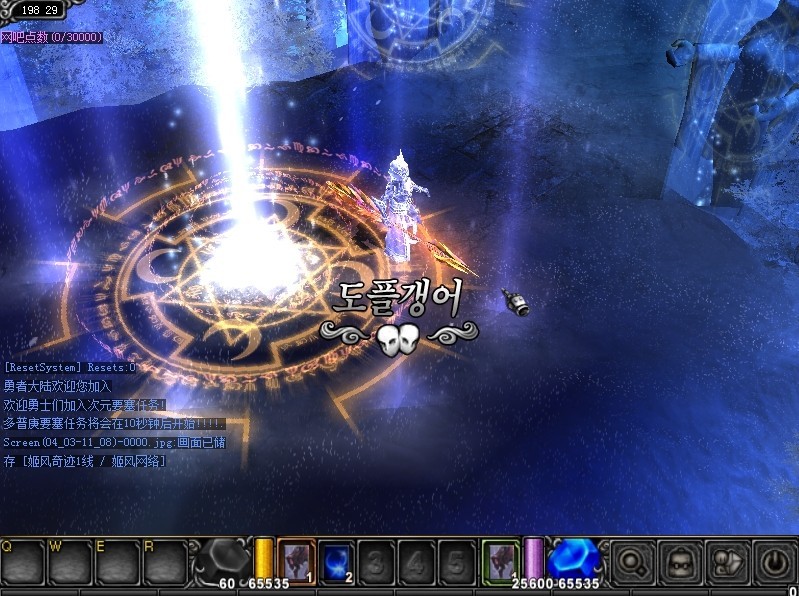Screen dimensions: 799x596
Task: Open the character and arrow menu button
Action: (x=727, y=563)
